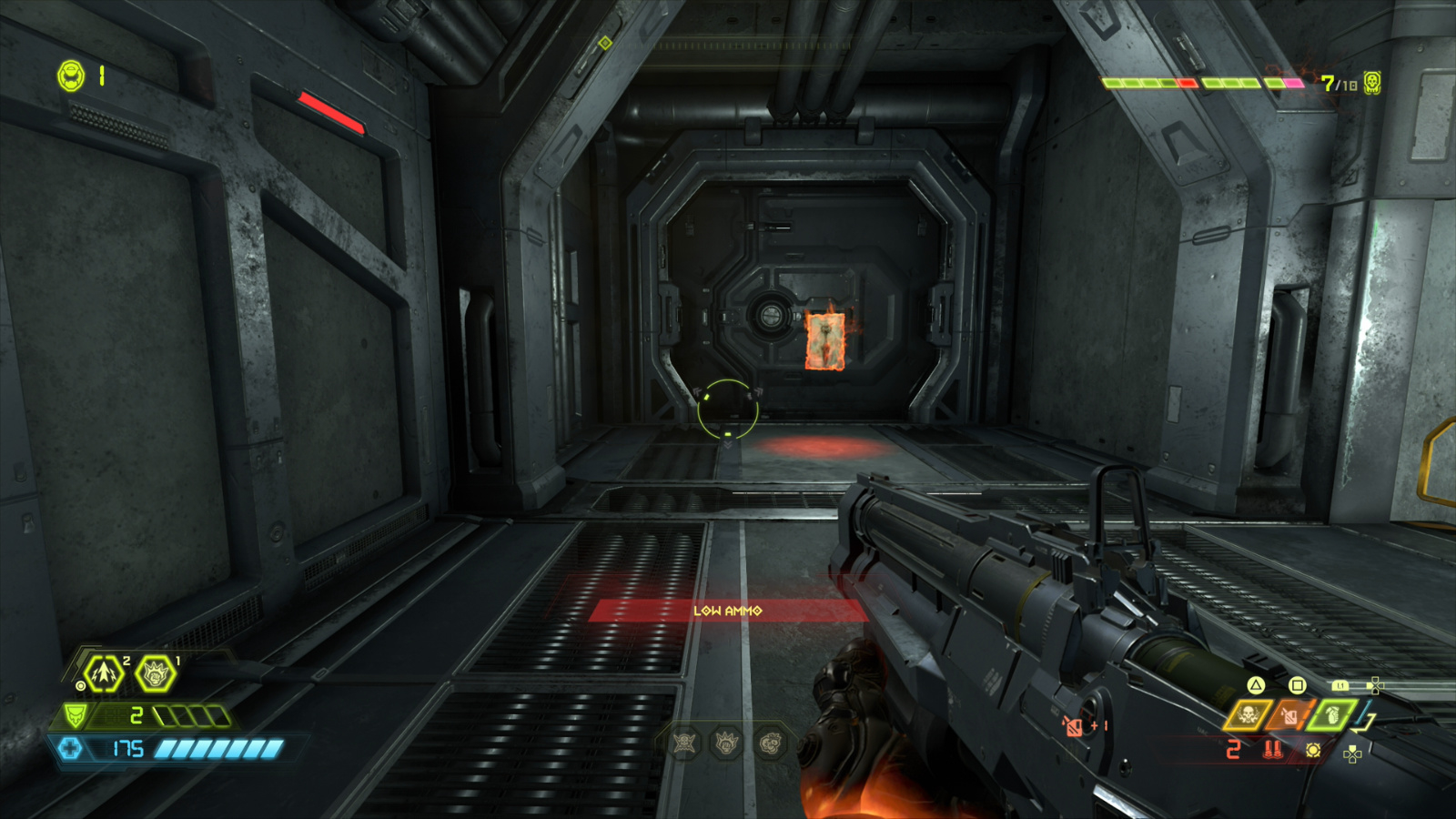Toggle the Square button prompt indicator
The width and height of the screenshot is (1456, 819).
(1297, 685)
